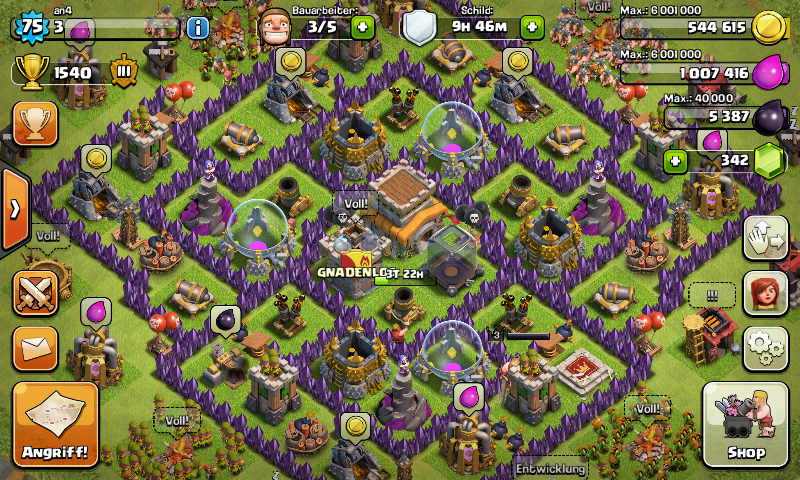The width and height of the screenshot is (800, 480).
Task: Tap the blue info button
Action: click(x=198, y=27)
